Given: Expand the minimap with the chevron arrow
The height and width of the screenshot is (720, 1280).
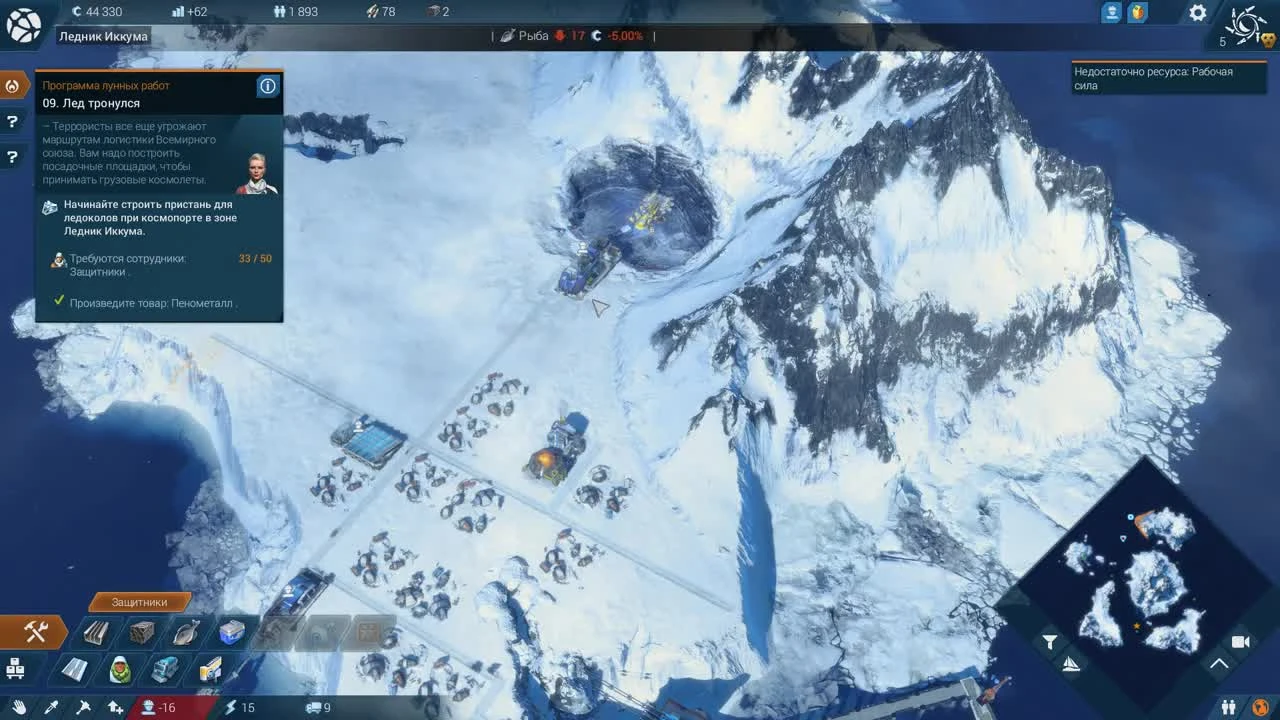Looking at the screenshot, I should click(1218, 664).
